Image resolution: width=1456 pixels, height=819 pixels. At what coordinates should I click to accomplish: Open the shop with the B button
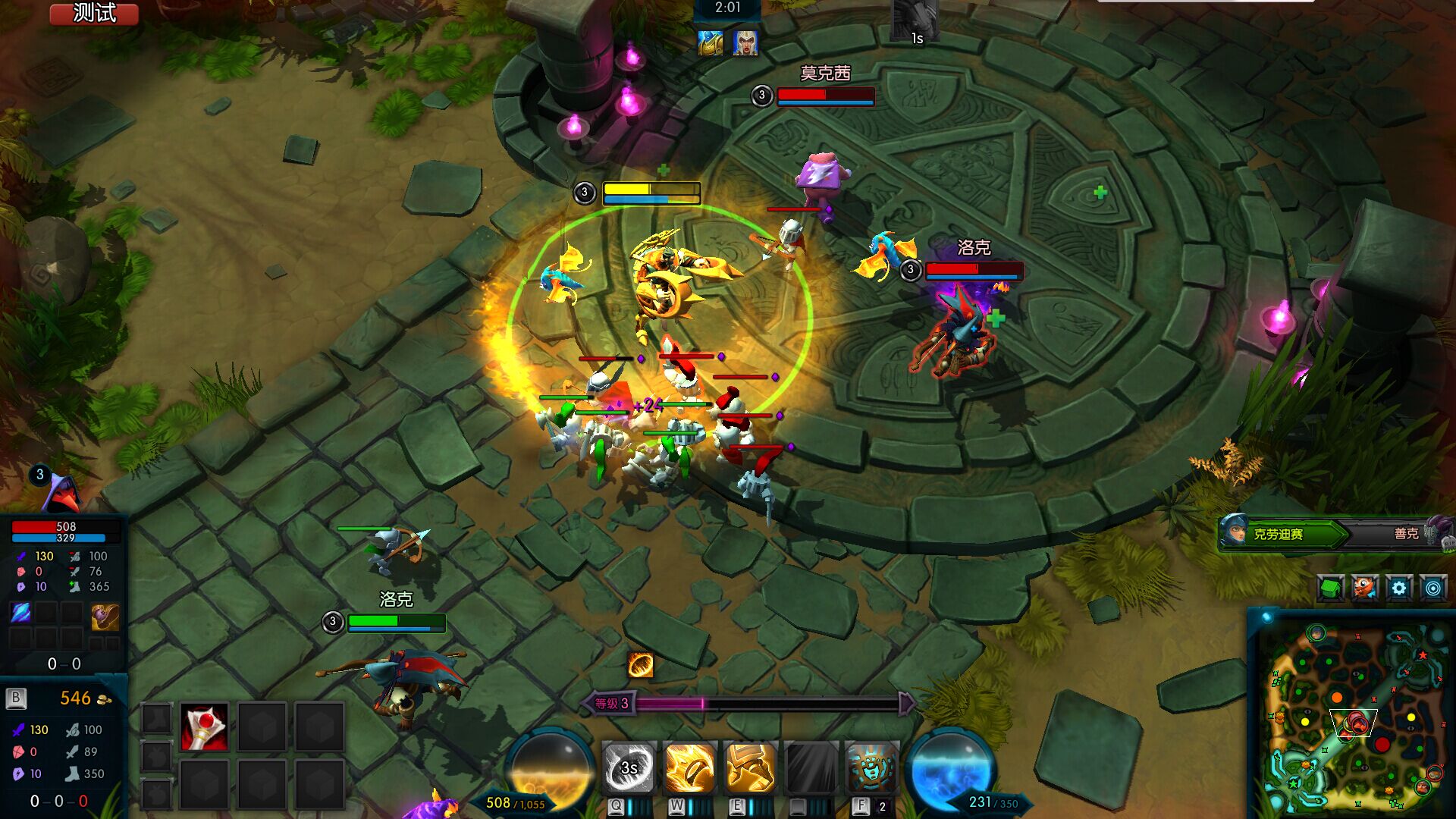(16, 698)
